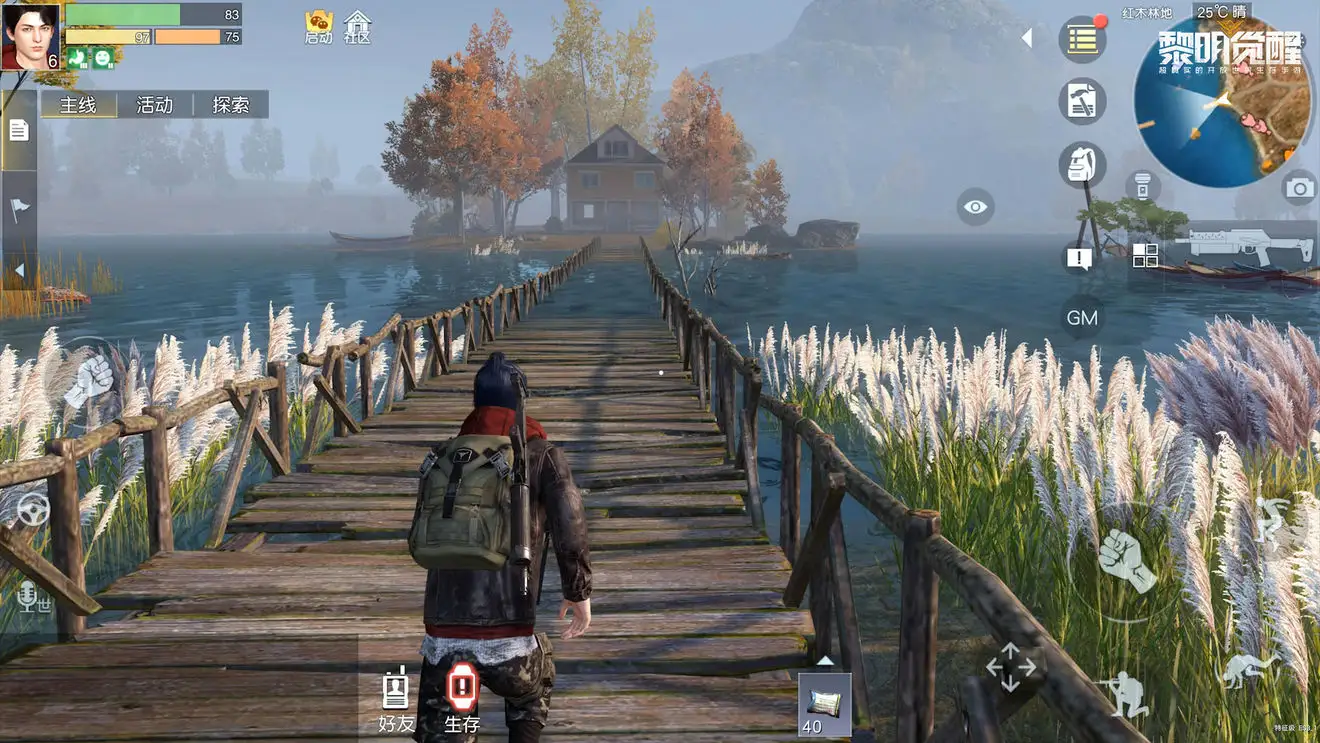Open the crafting hammer blueprint menu

(1082, 101)
